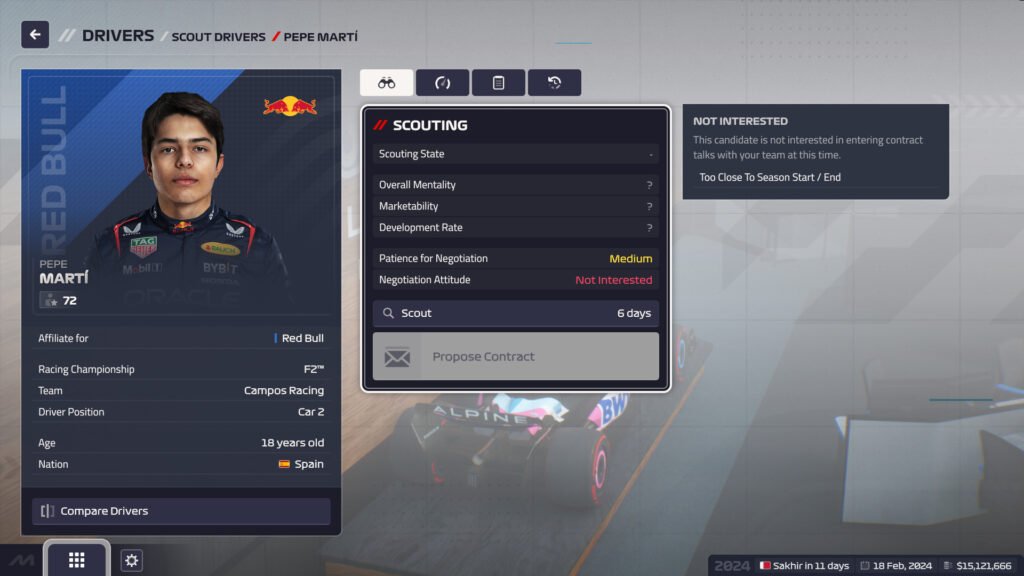The height and width of the screenshot is (576, 1024).
Task: Switch to the speedometer performance tab
Action: pos(442,83)
